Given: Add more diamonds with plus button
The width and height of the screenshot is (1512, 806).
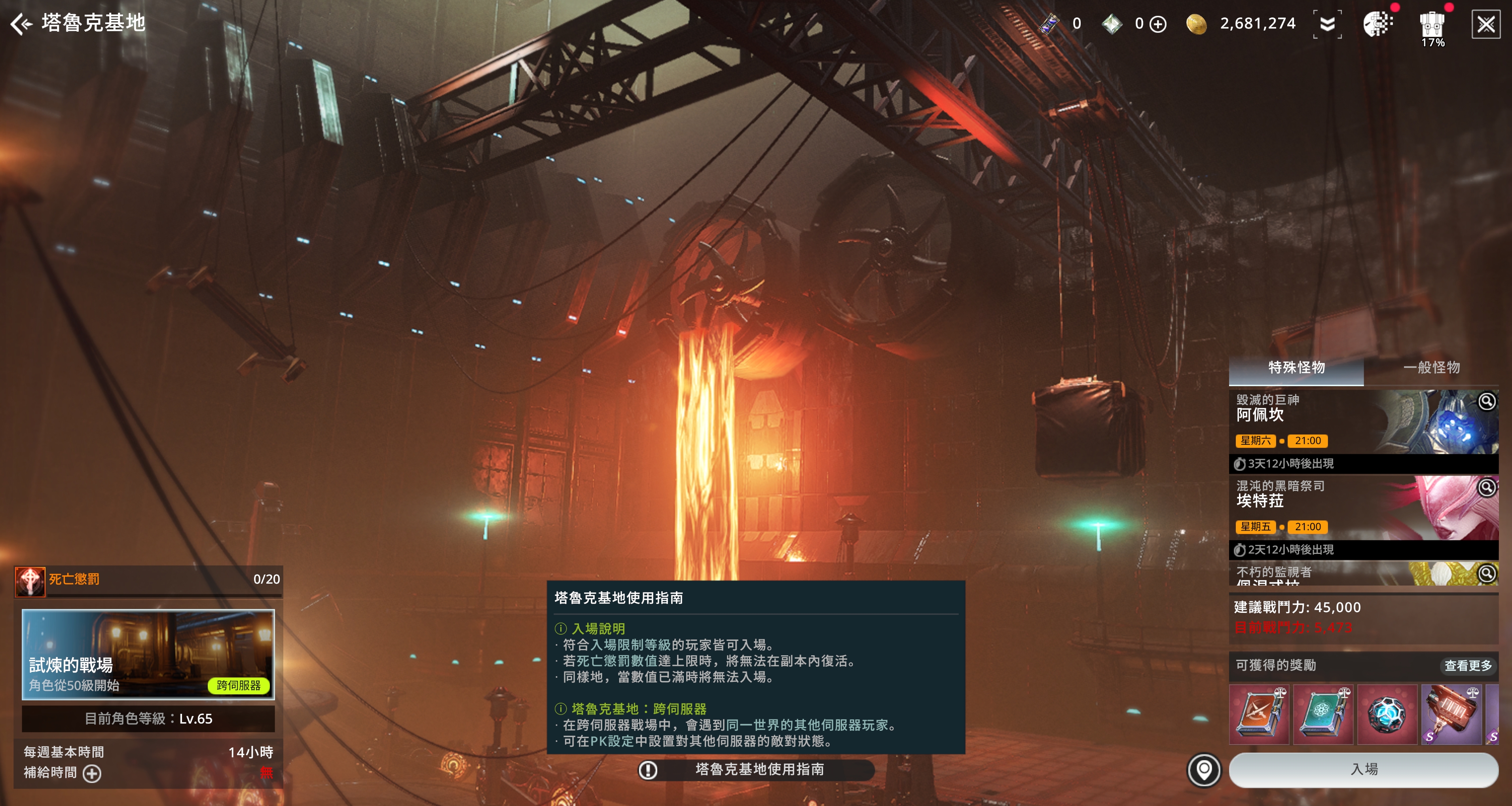Looking at the screenshot, I should [x=1158, y=24].
